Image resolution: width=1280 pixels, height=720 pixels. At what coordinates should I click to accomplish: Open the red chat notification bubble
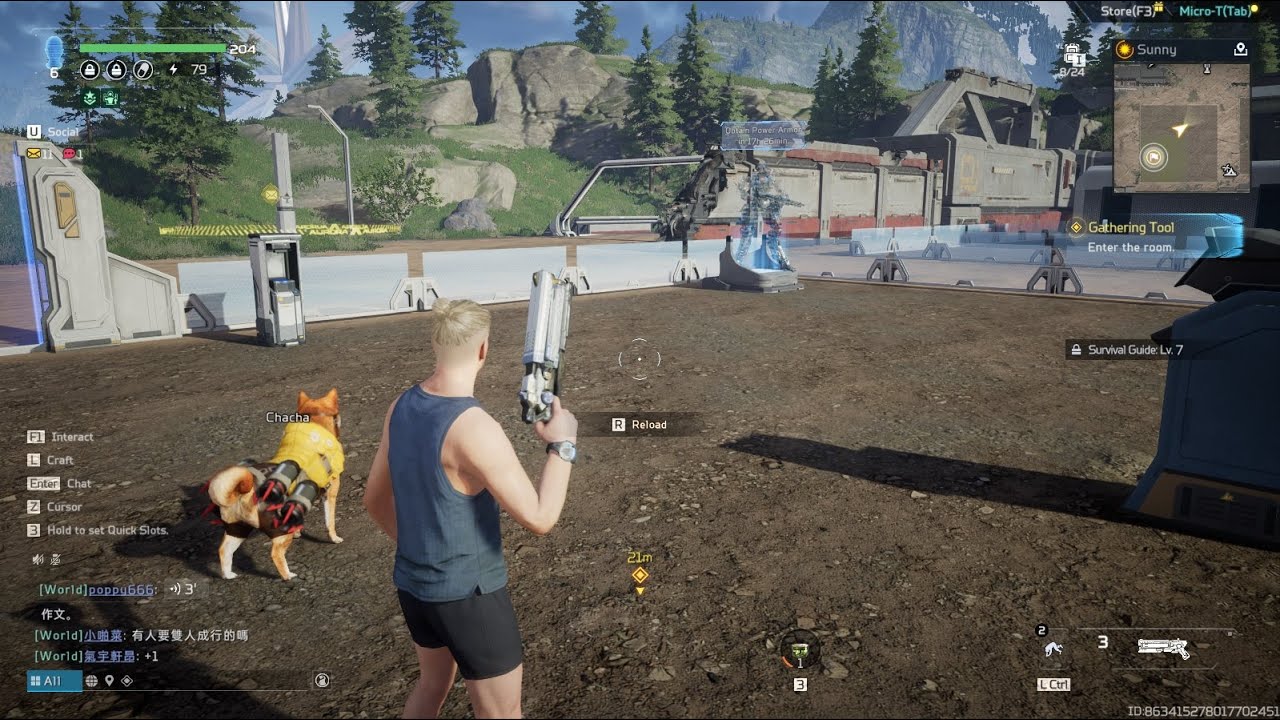click(69, 153)
